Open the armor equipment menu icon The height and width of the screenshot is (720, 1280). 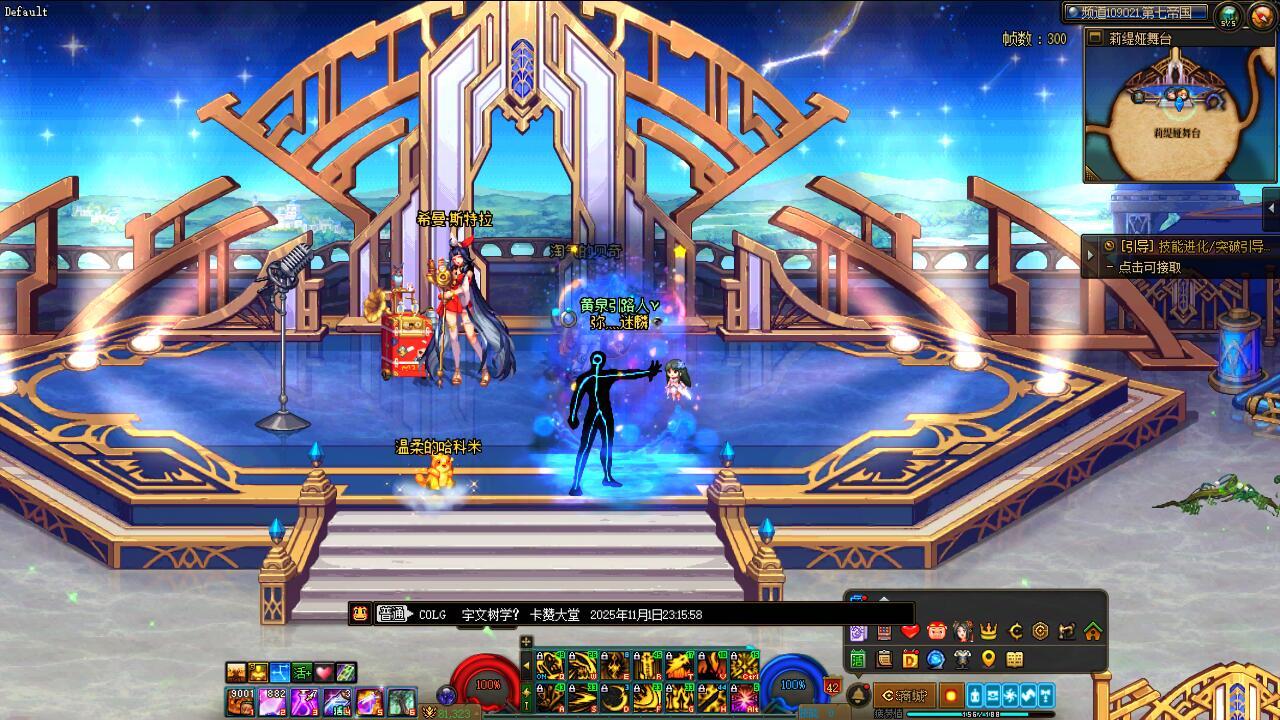(x=962, y=659)
